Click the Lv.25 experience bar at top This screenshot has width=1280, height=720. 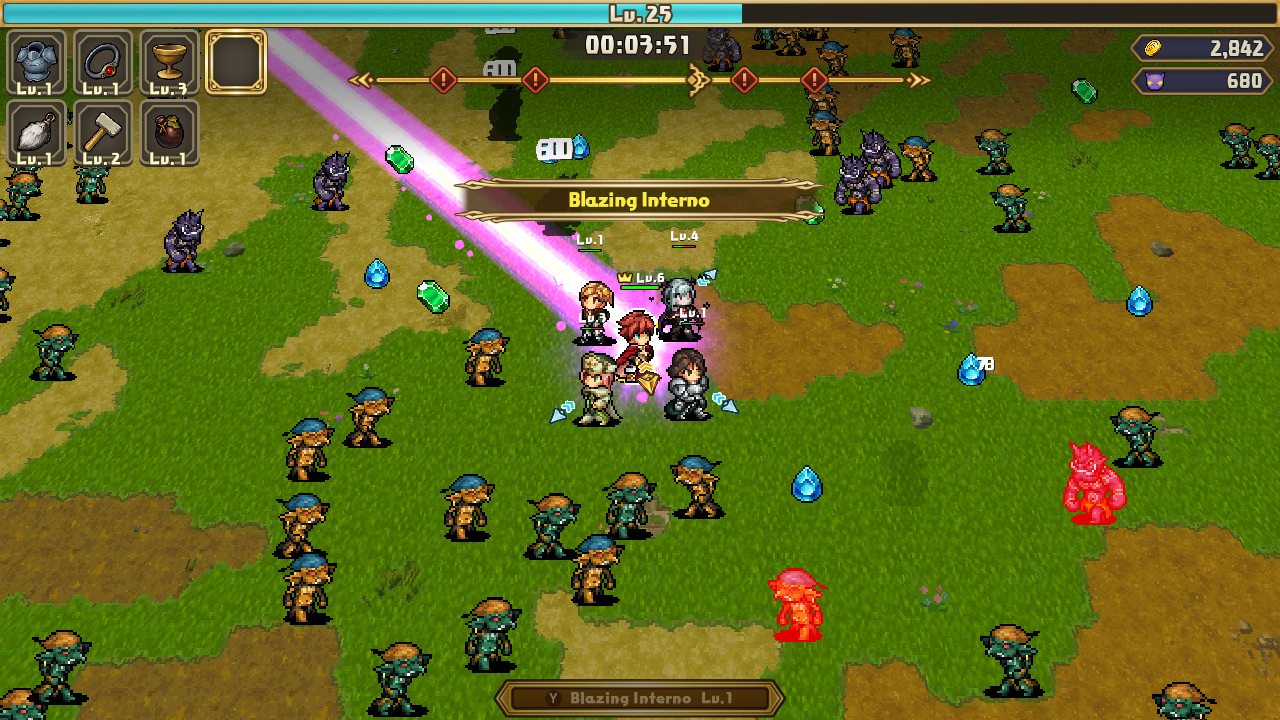(x=640, y=14)
